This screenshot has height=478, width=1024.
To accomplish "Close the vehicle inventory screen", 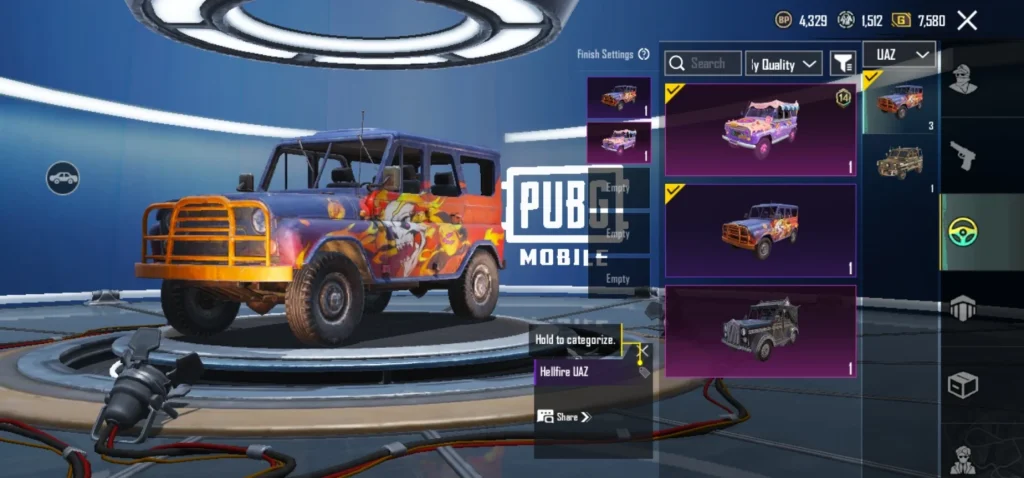I will [967, 20].
